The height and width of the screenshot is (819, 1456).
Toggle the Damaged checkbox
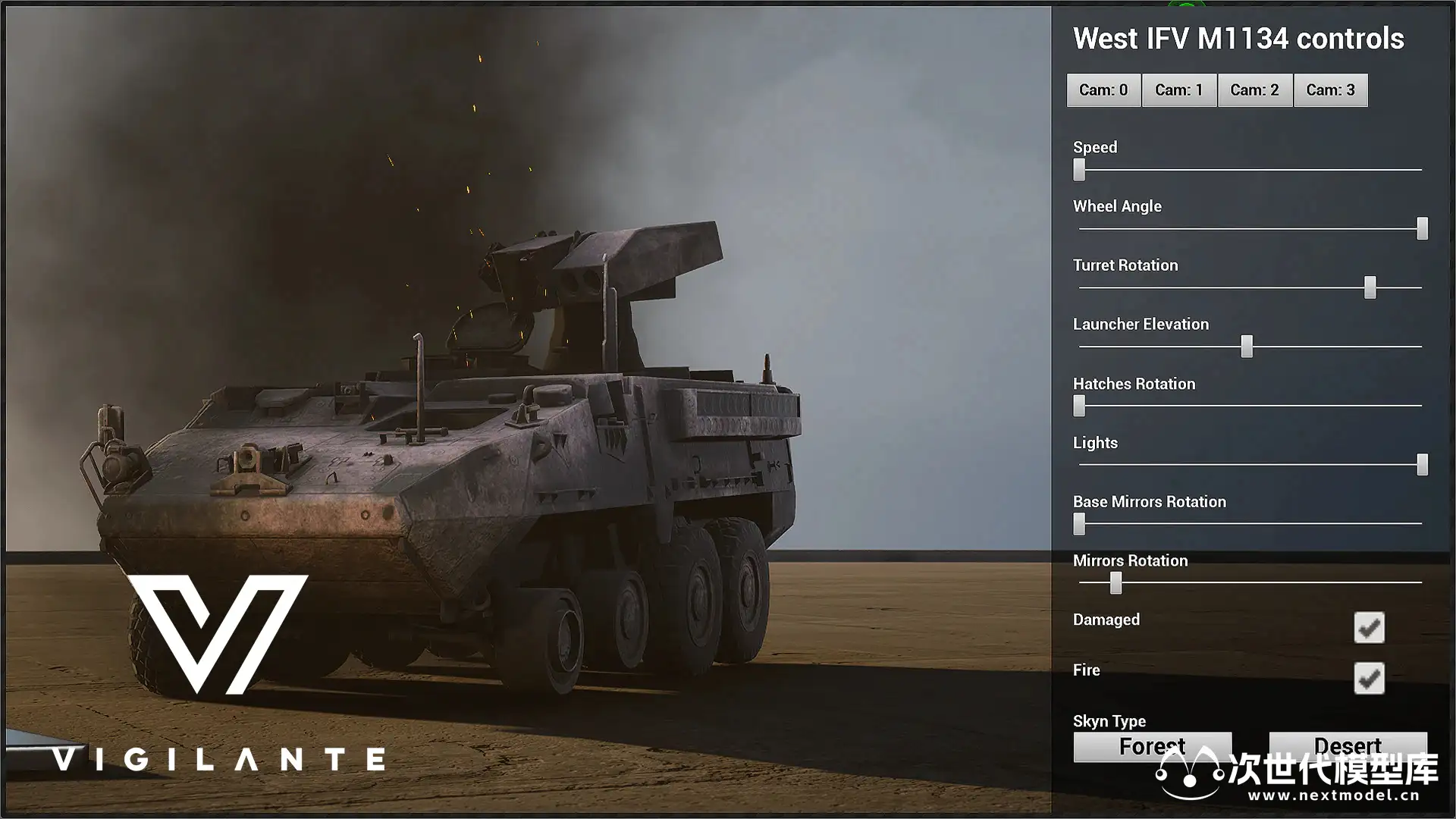pos(1369,628)
